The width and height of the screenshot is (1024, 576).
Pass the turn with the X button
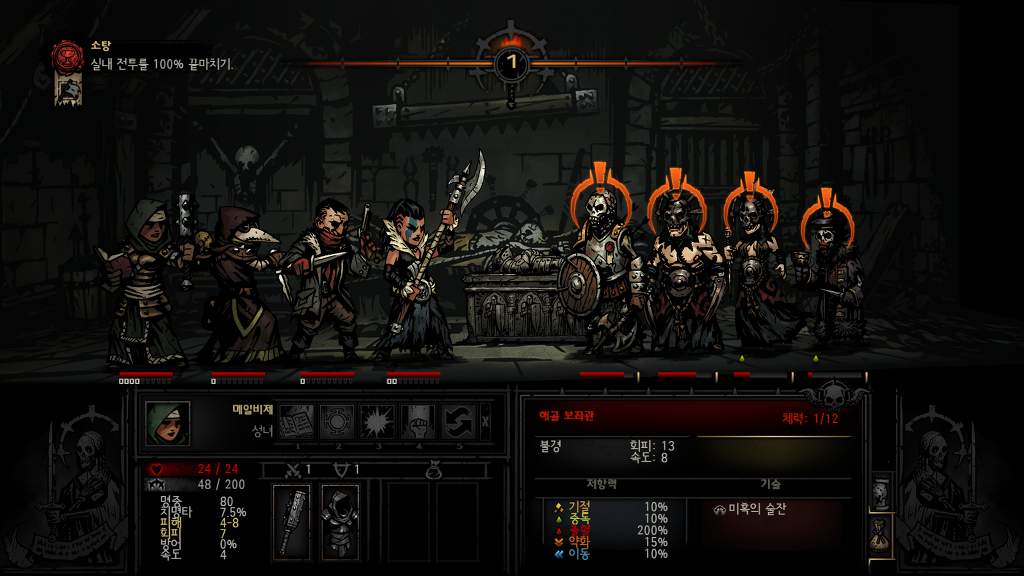pyautogui.click(x=486, y=422)
